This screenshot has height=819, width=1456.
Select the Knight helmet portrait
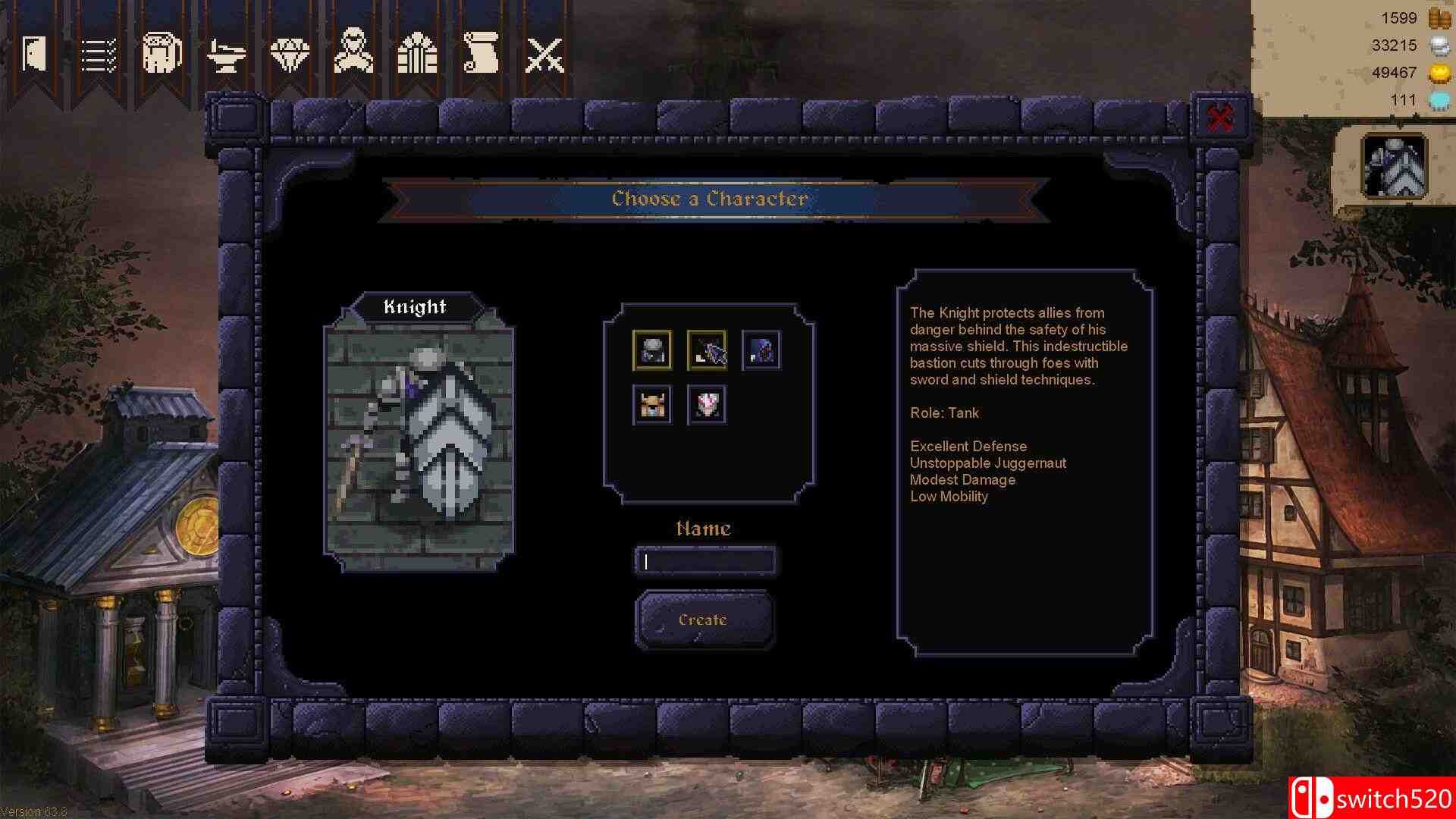click(652, 350)
